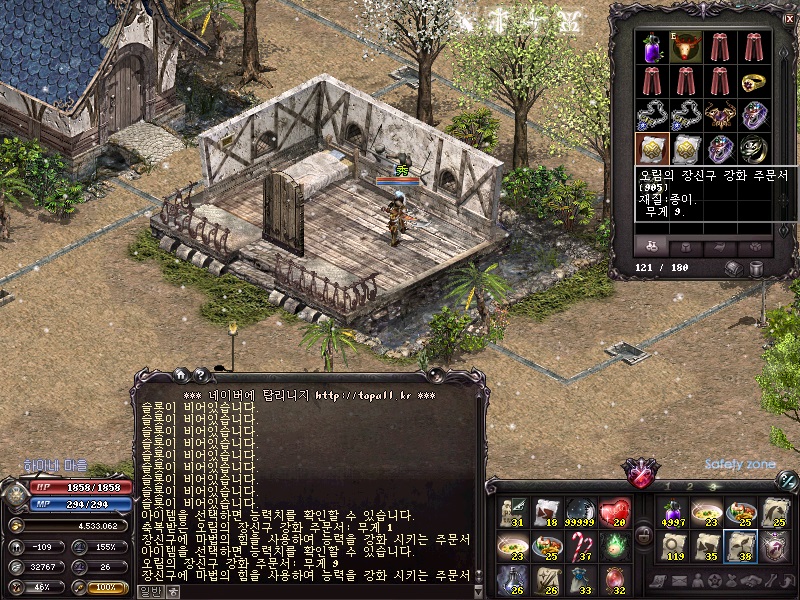The width and height of the screenshot is (800, 600).
Task: Activate the hotbar slot showing 99999
Action: coord(581,513)
